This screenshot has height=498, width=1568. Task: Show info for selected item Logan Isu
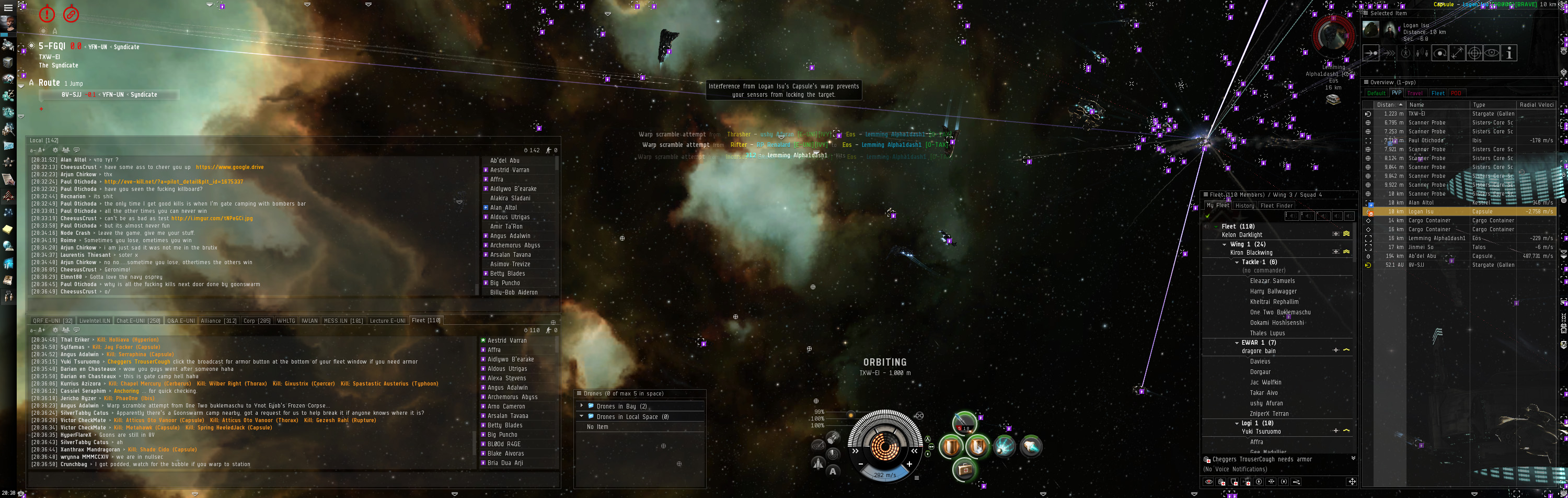[1509, 54]
